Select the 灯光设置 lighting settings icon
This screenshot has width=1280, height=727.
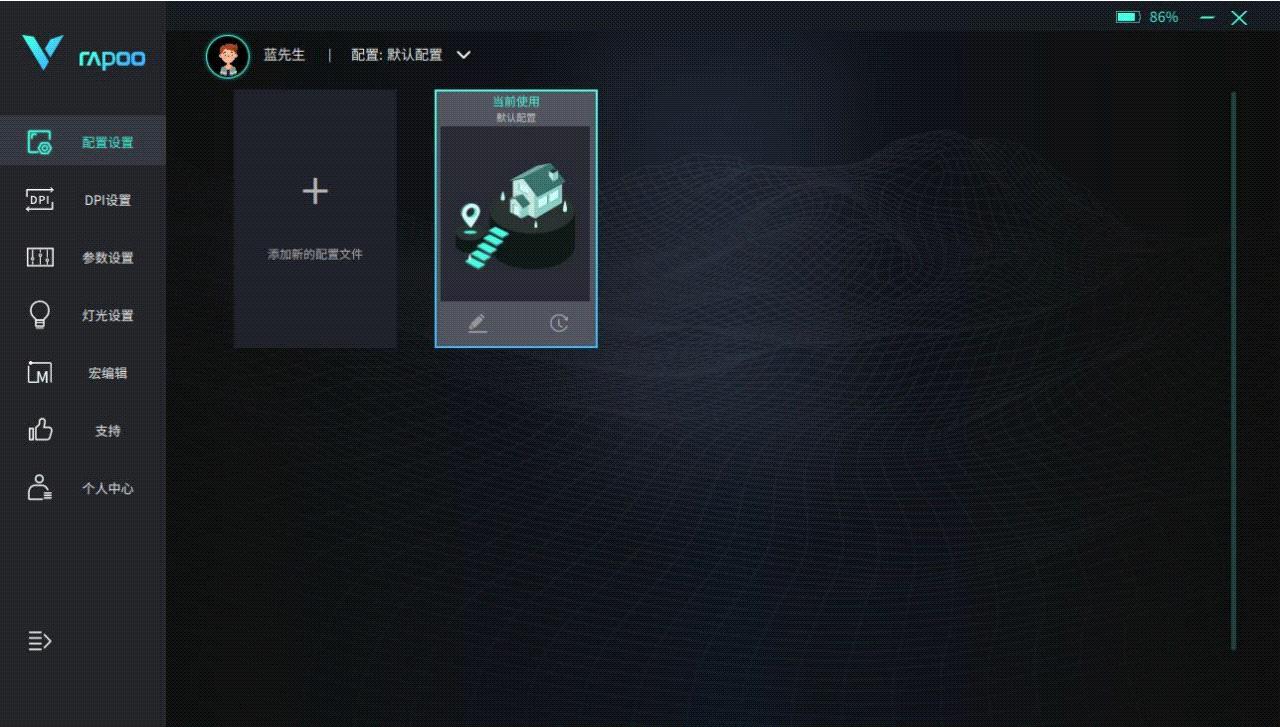pyautogui.click(x=39, y=315)
